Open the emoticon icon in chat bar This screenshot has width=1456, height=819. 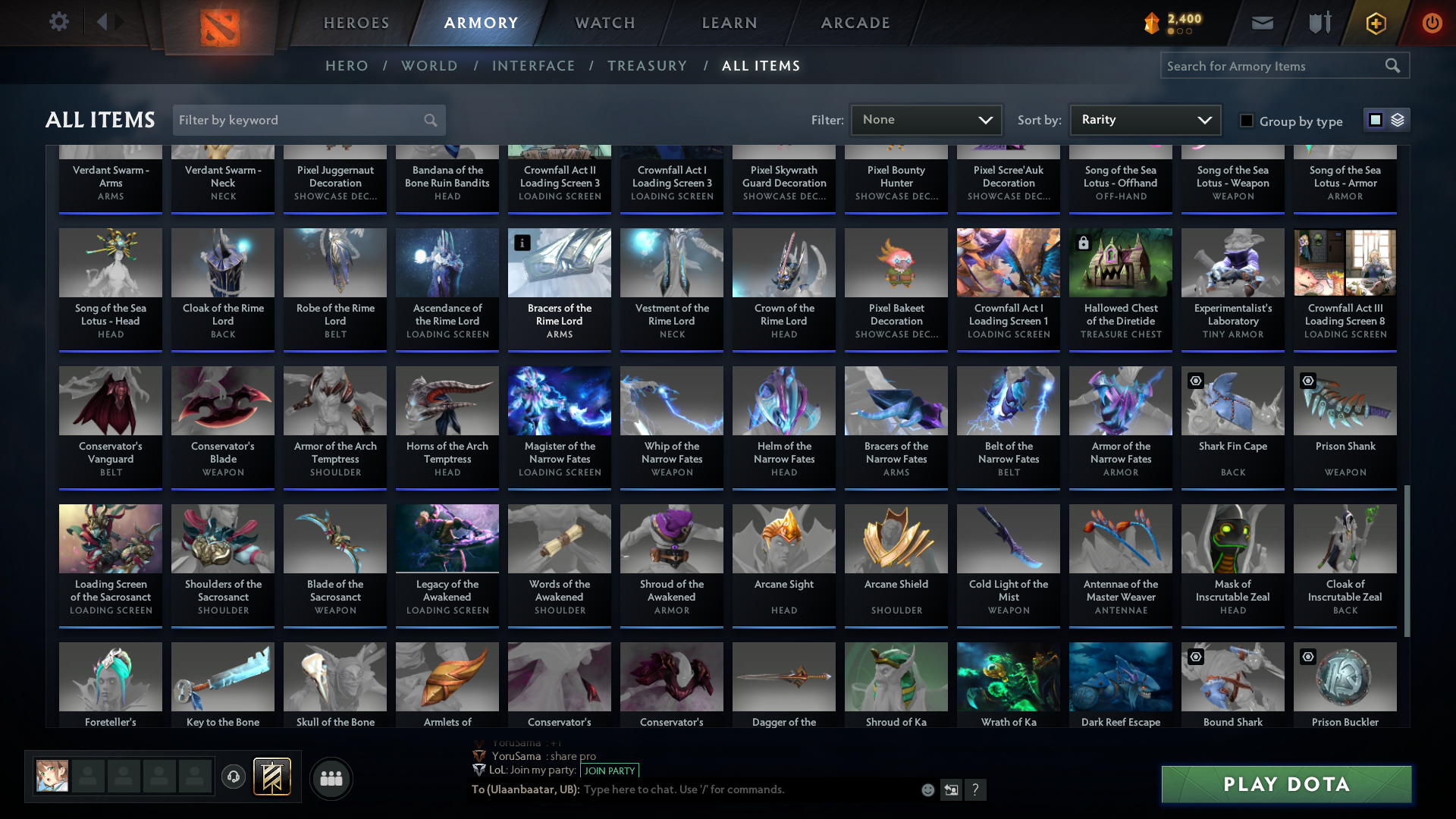coord(927,789)
